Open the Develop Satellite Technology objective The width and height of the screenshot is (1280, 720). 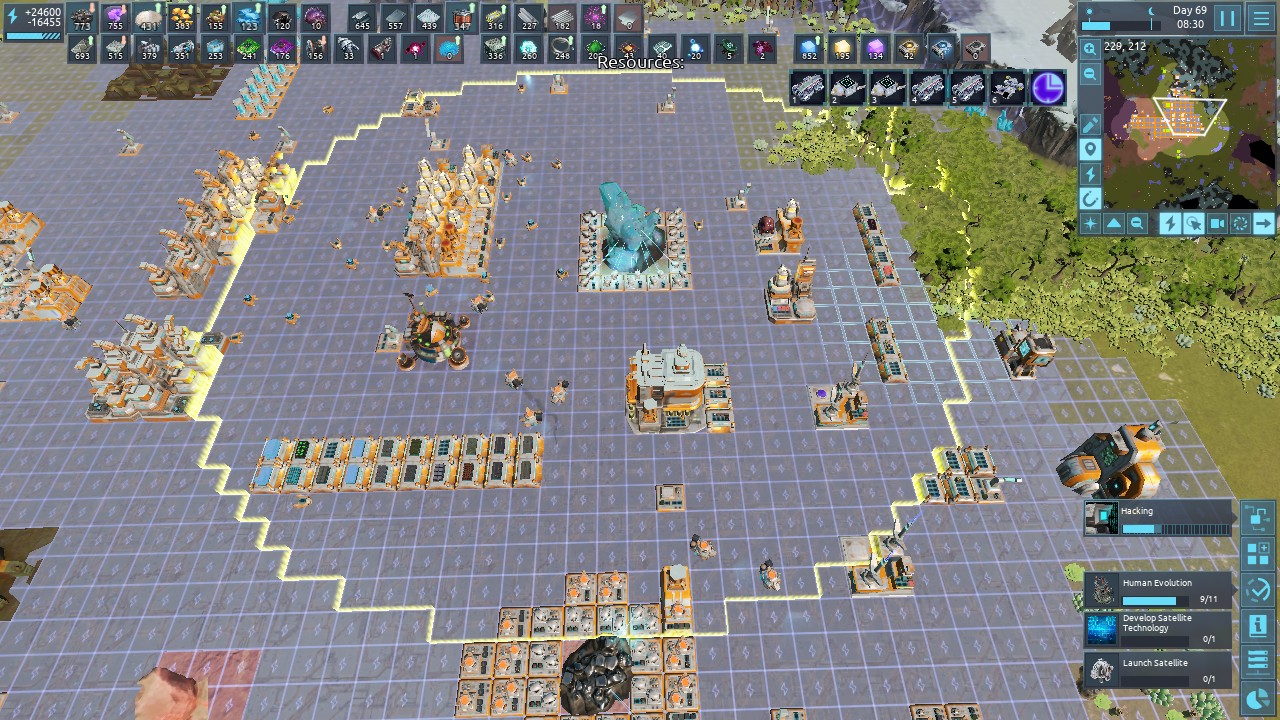tap(1158, 629)
